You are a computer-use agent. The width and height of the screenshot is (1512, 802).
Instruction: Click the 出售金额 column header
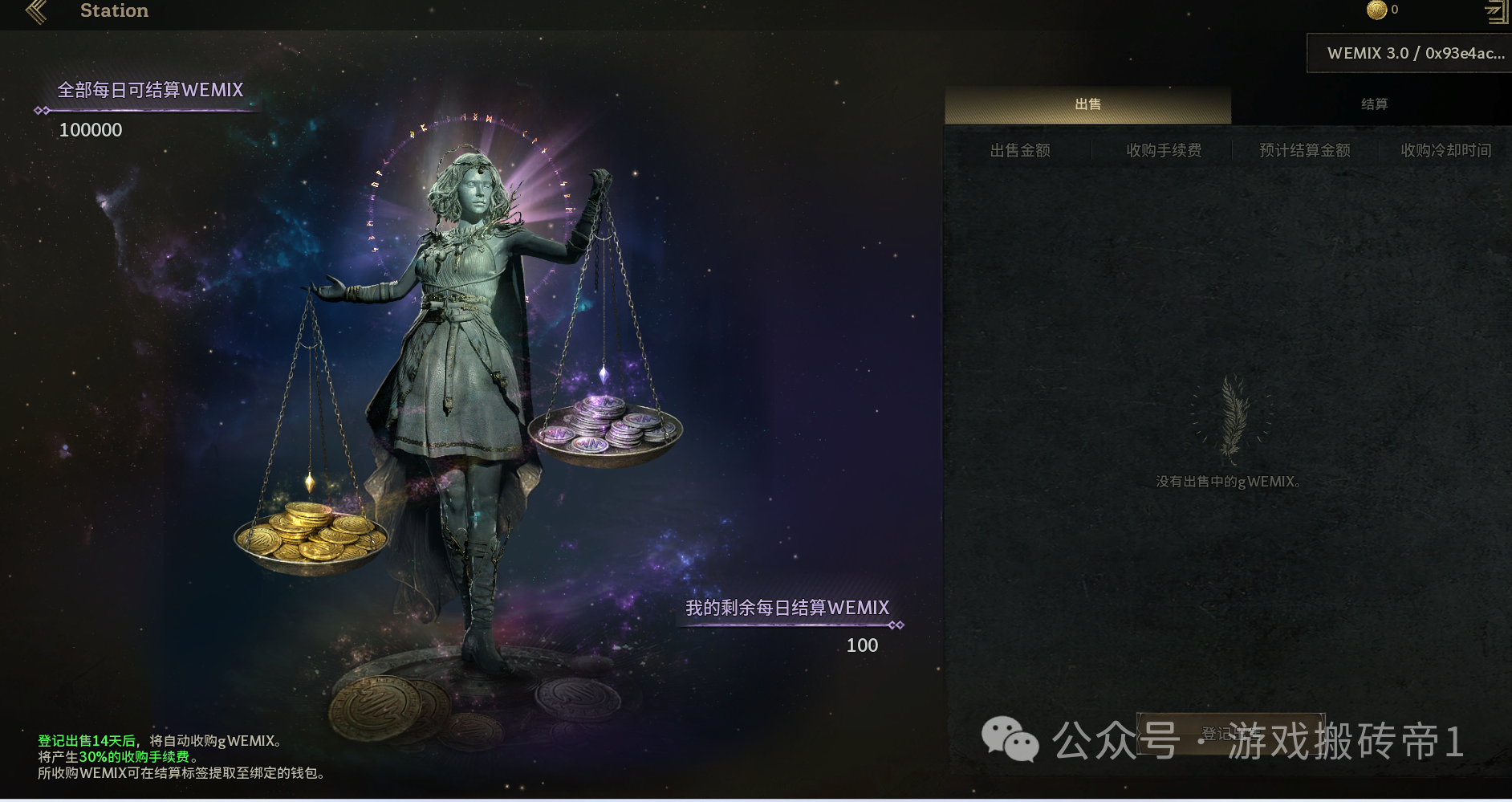(1022, 149)
